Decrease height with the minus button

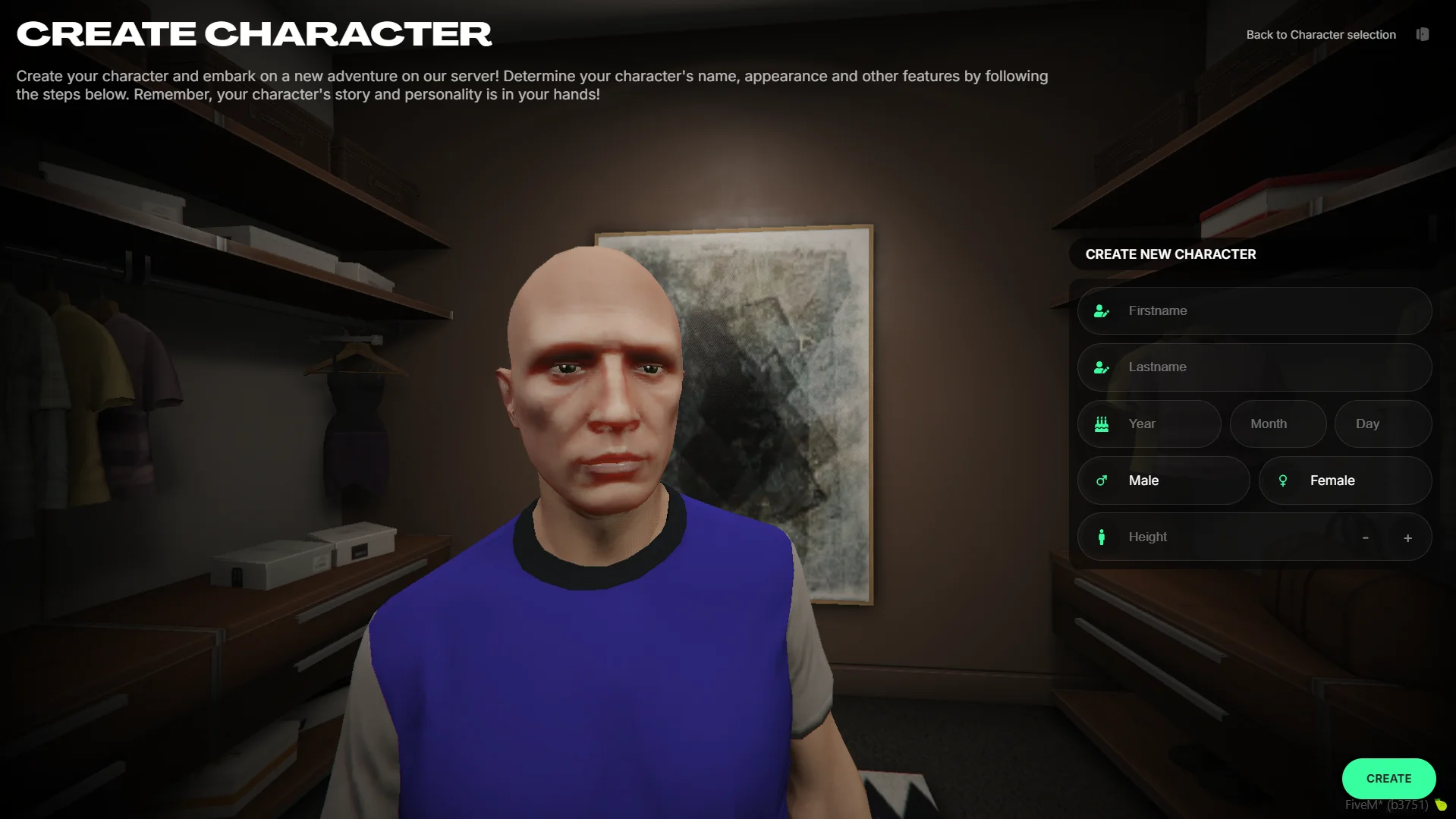point(1365,537)
